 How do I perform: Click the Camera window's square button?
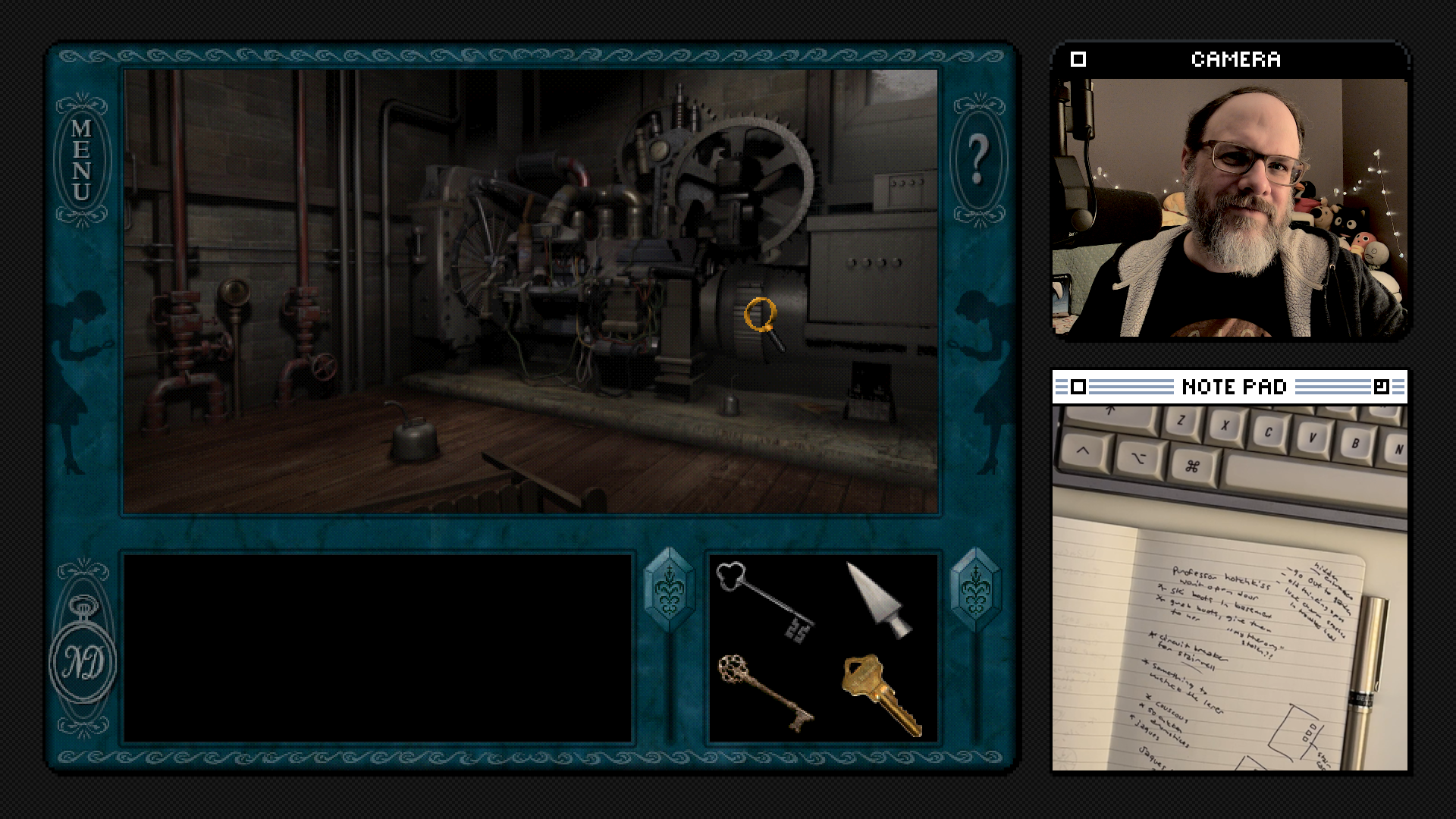point(1078,59)
